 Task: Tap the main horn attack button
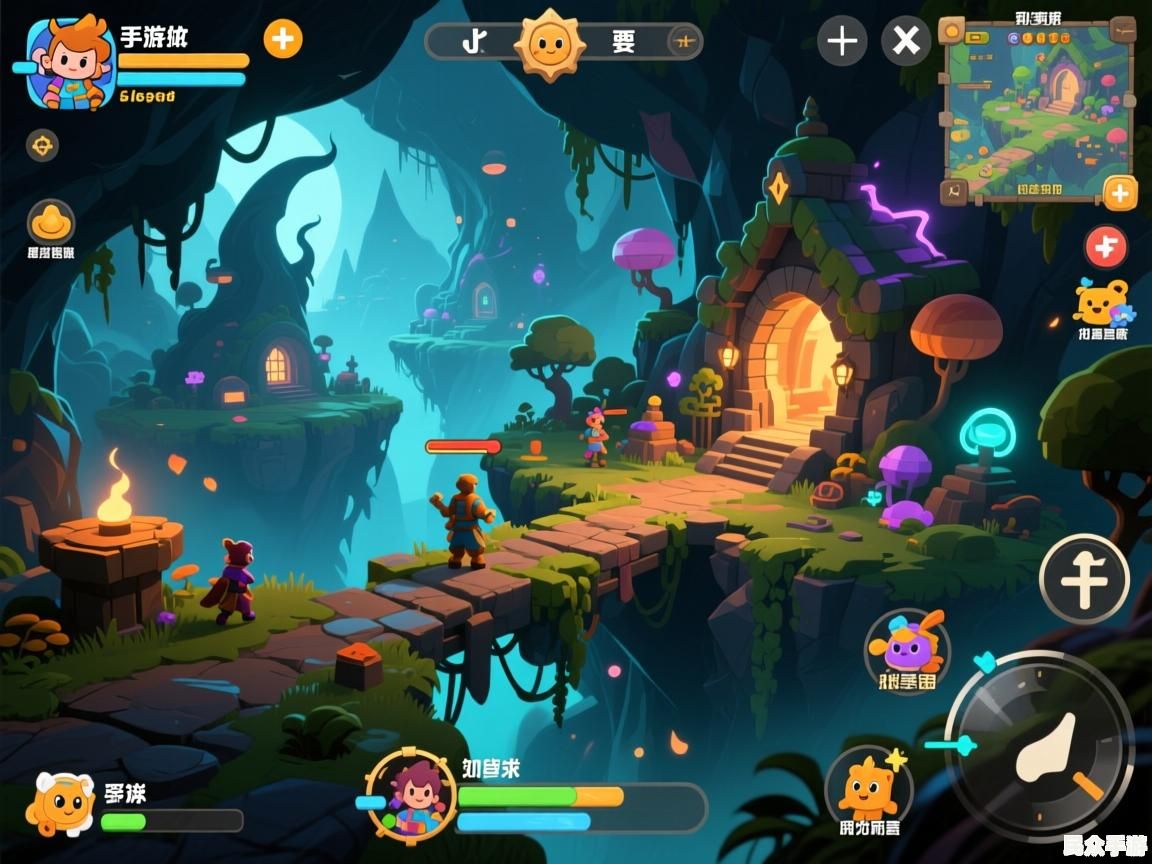tap(1040, 744)
